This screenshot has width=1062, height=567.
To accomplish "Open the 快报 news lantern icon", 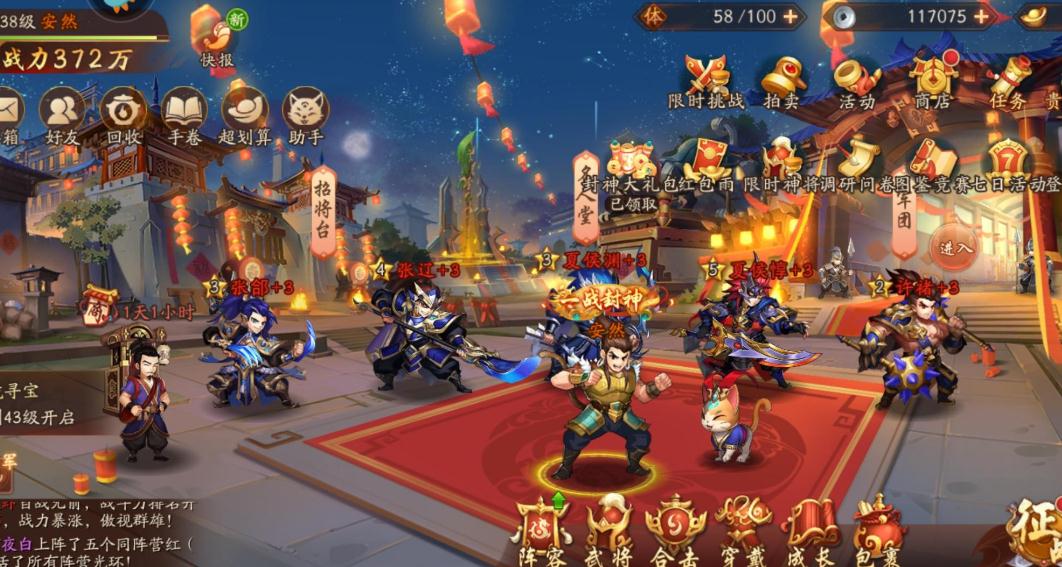I will click(x=214, y=36).
